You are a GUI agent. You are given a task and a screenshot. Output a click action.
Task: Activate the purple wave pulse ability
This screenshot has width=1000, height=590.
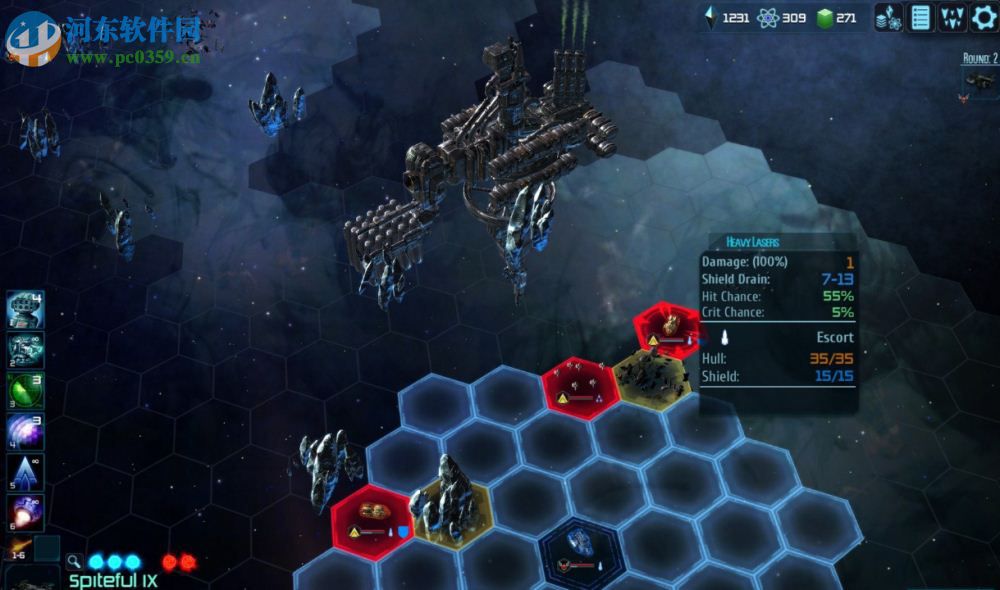25,432
